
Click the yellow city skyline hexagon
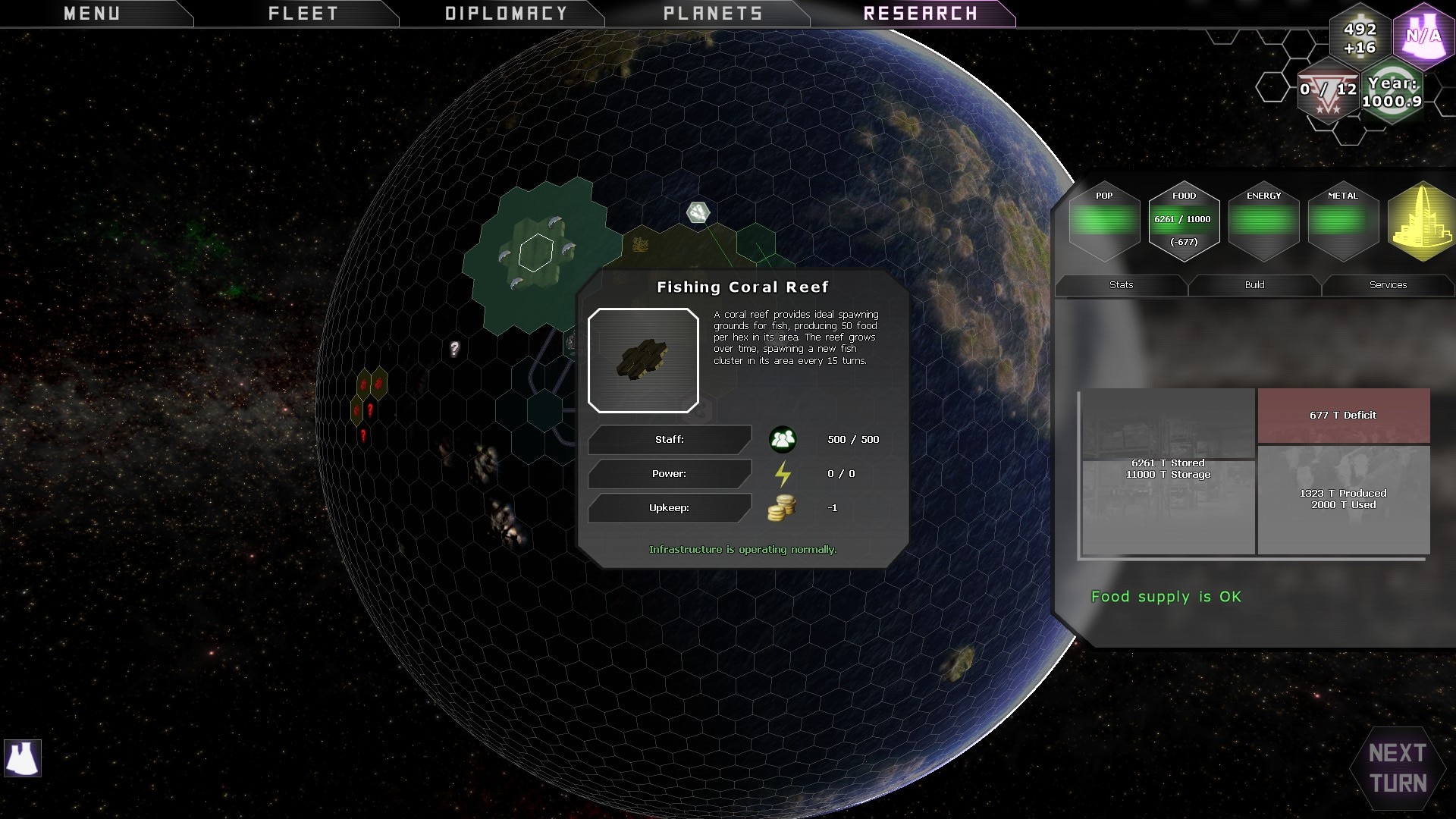[x=1421, y=222]
